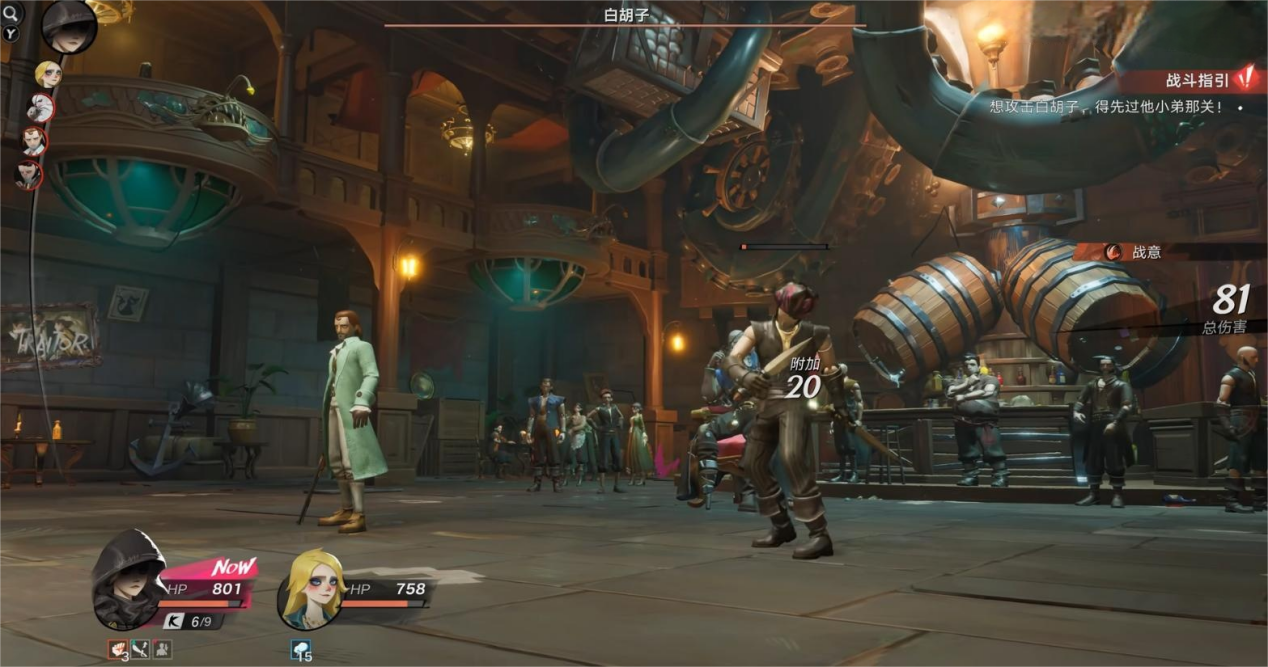This screenshot has width=1268, height=667.
Task: Show the dagger status icon details
Action: pyautogui.click(x=141, y=650)
